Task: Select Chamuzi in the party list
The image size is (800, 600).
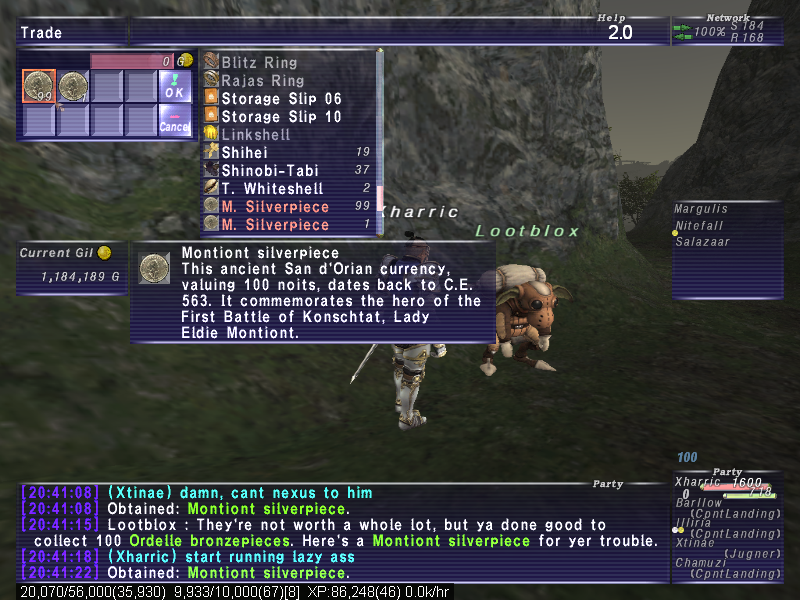Action: coord(698,563)
